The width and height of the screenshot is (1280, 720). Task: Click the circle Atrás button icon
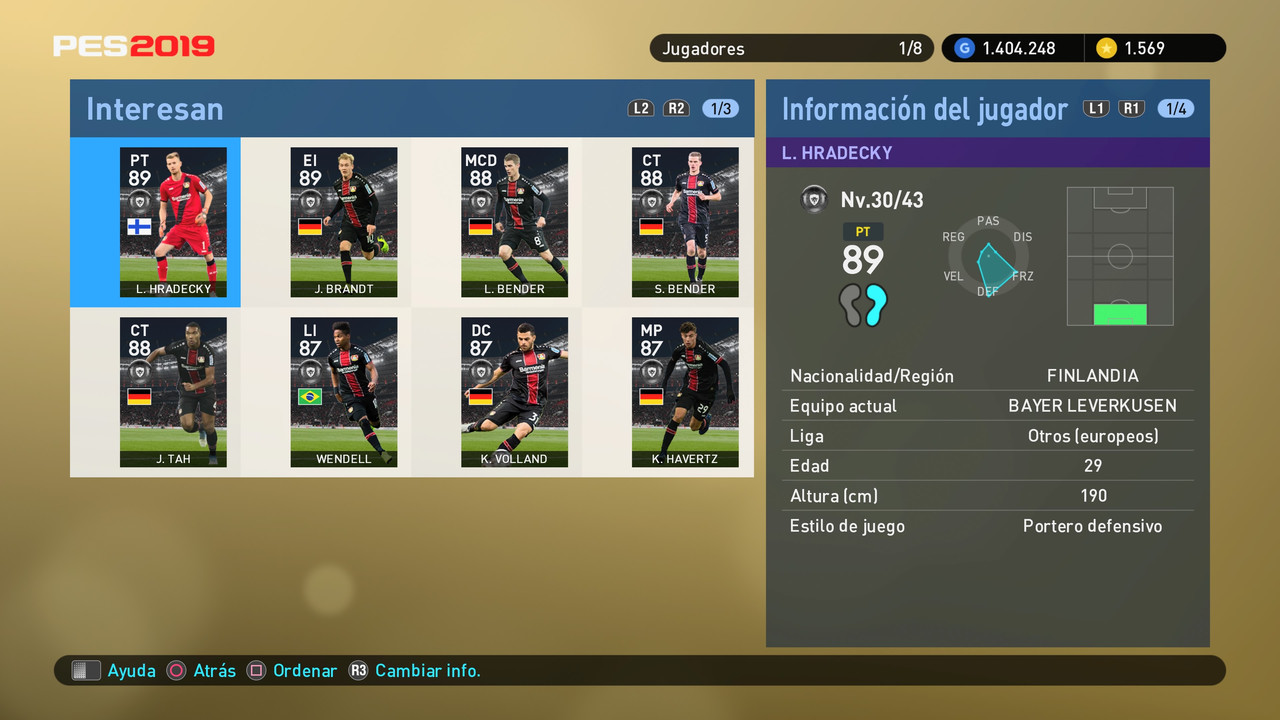(x=177, y=670)
